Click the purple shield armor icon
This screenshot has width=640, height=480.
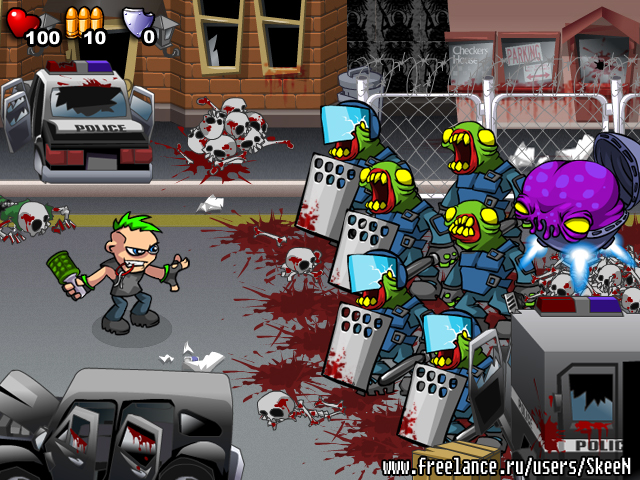(135, 20)
